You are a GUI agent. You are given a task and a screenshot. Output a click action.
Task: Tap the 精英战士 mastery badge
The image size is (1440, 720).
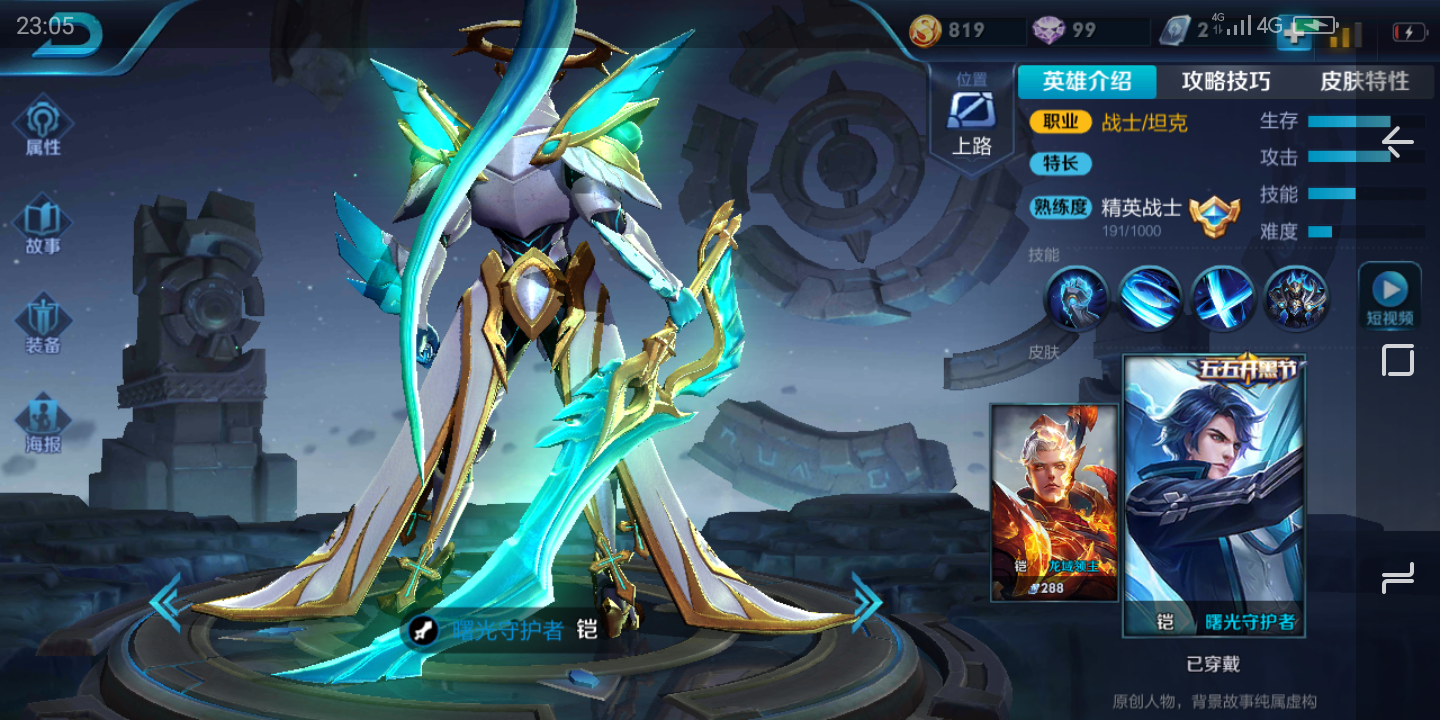[1214, 214]
